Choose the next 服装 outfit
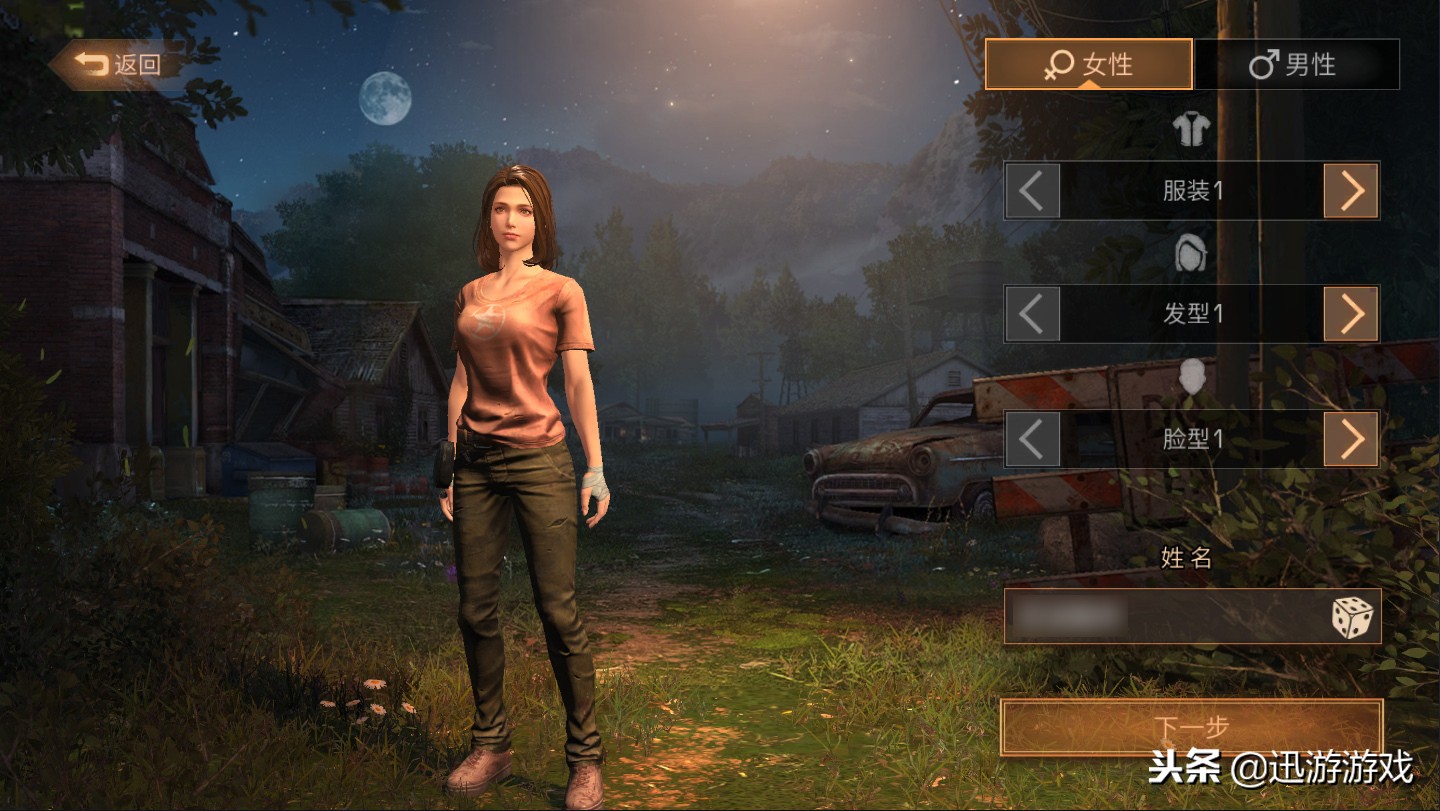 click(1351, 191)
